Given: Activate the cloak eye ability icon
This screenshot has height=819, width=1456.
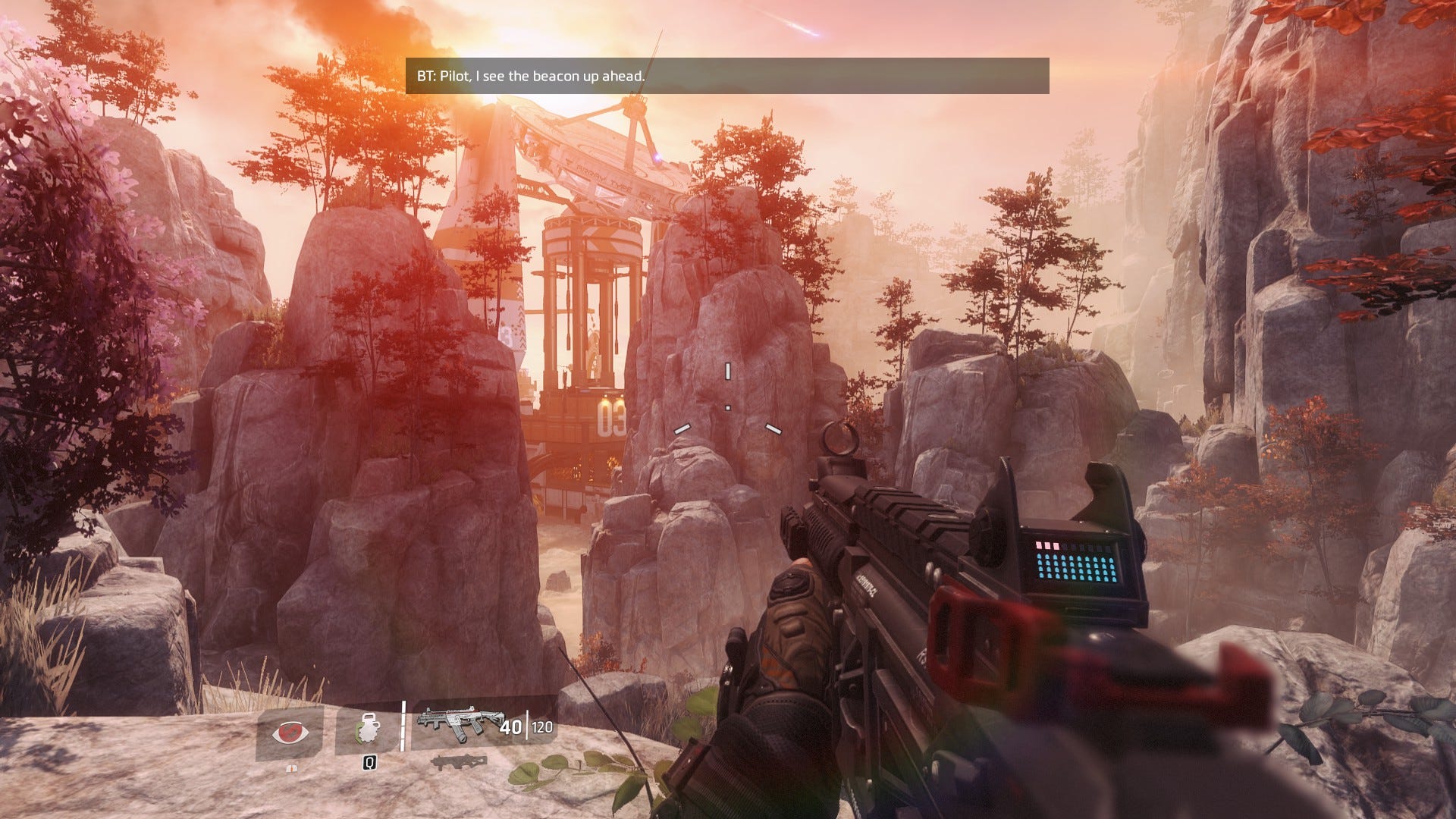Looking at the screenshot, I should point(290,733).
